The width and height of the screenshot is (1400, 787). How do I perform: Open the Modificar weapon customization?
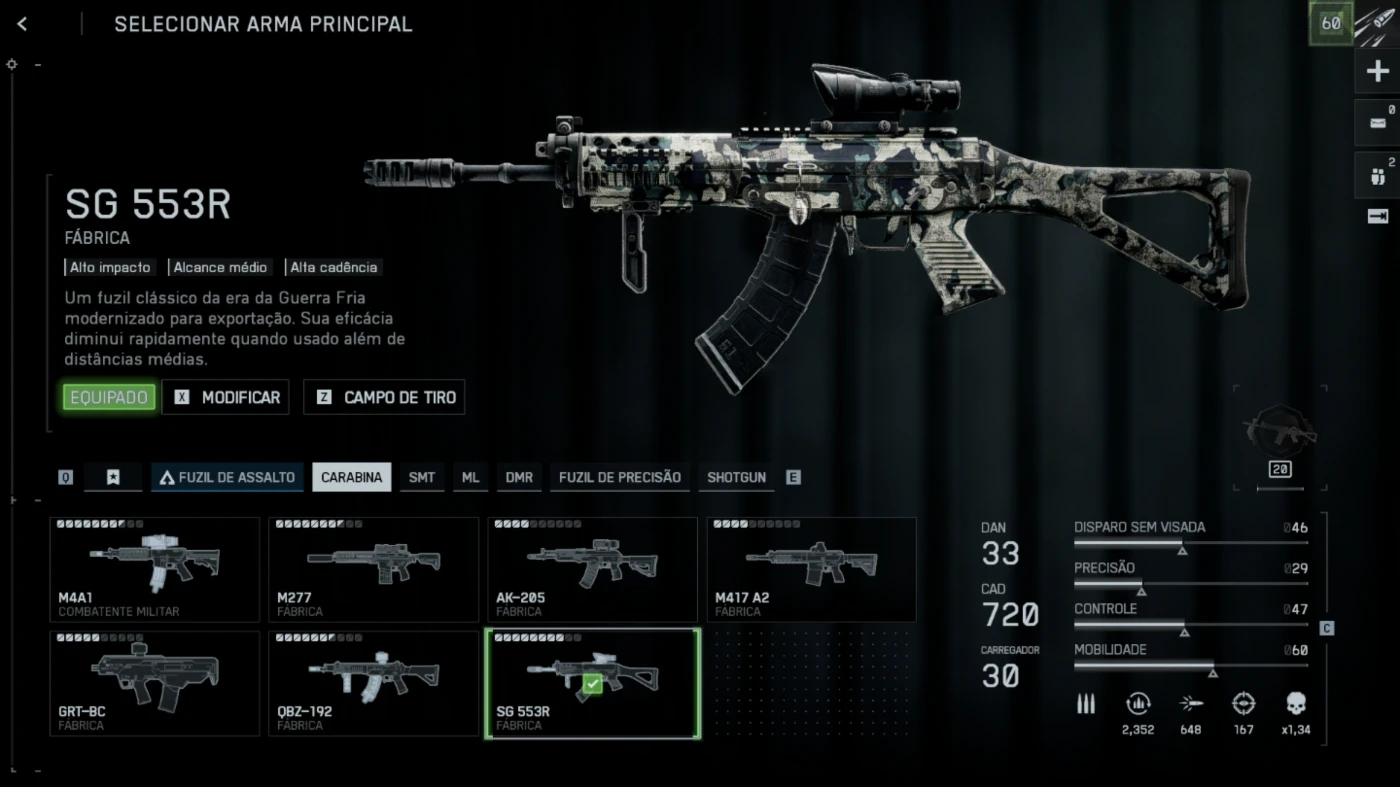point(226,397)
